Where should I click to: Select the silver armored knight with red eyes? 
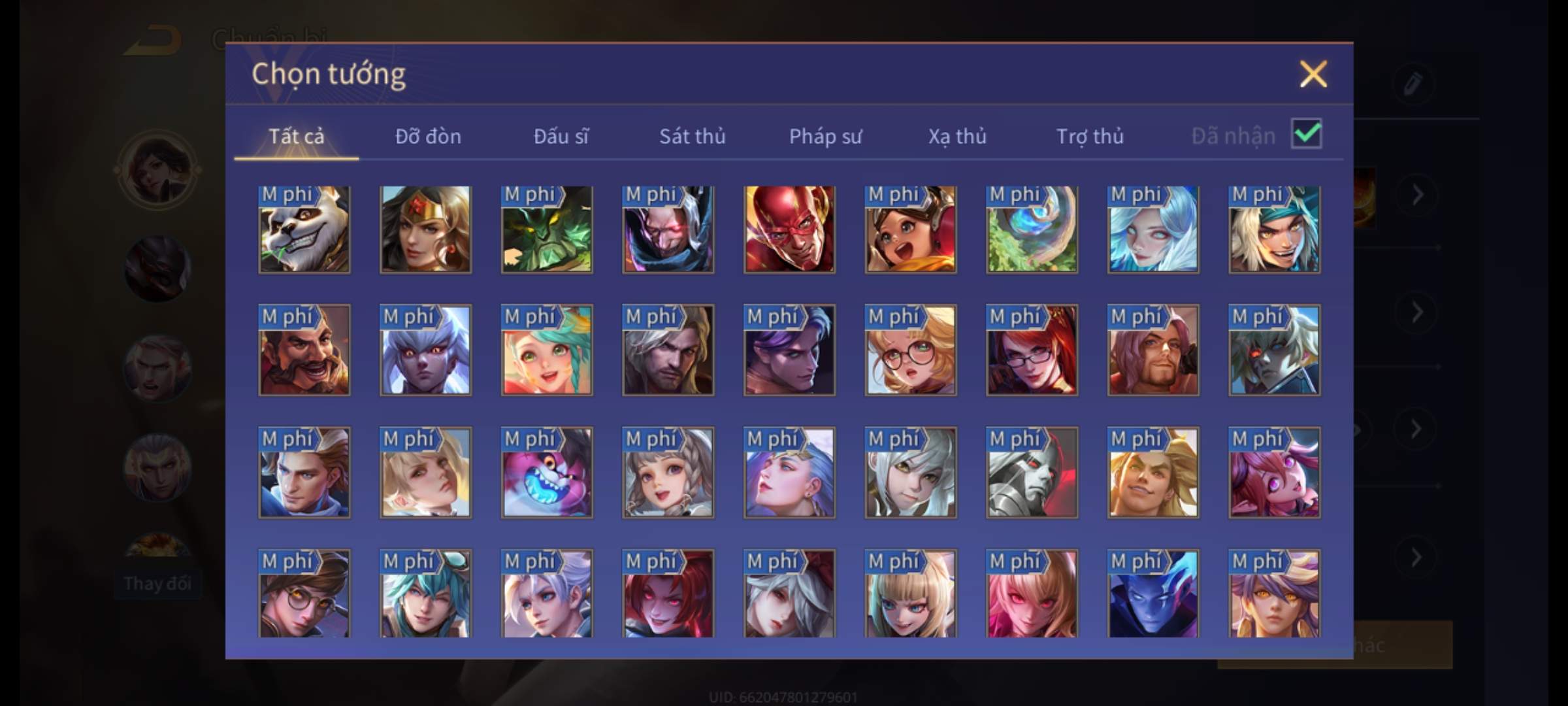pos(1032,473)
